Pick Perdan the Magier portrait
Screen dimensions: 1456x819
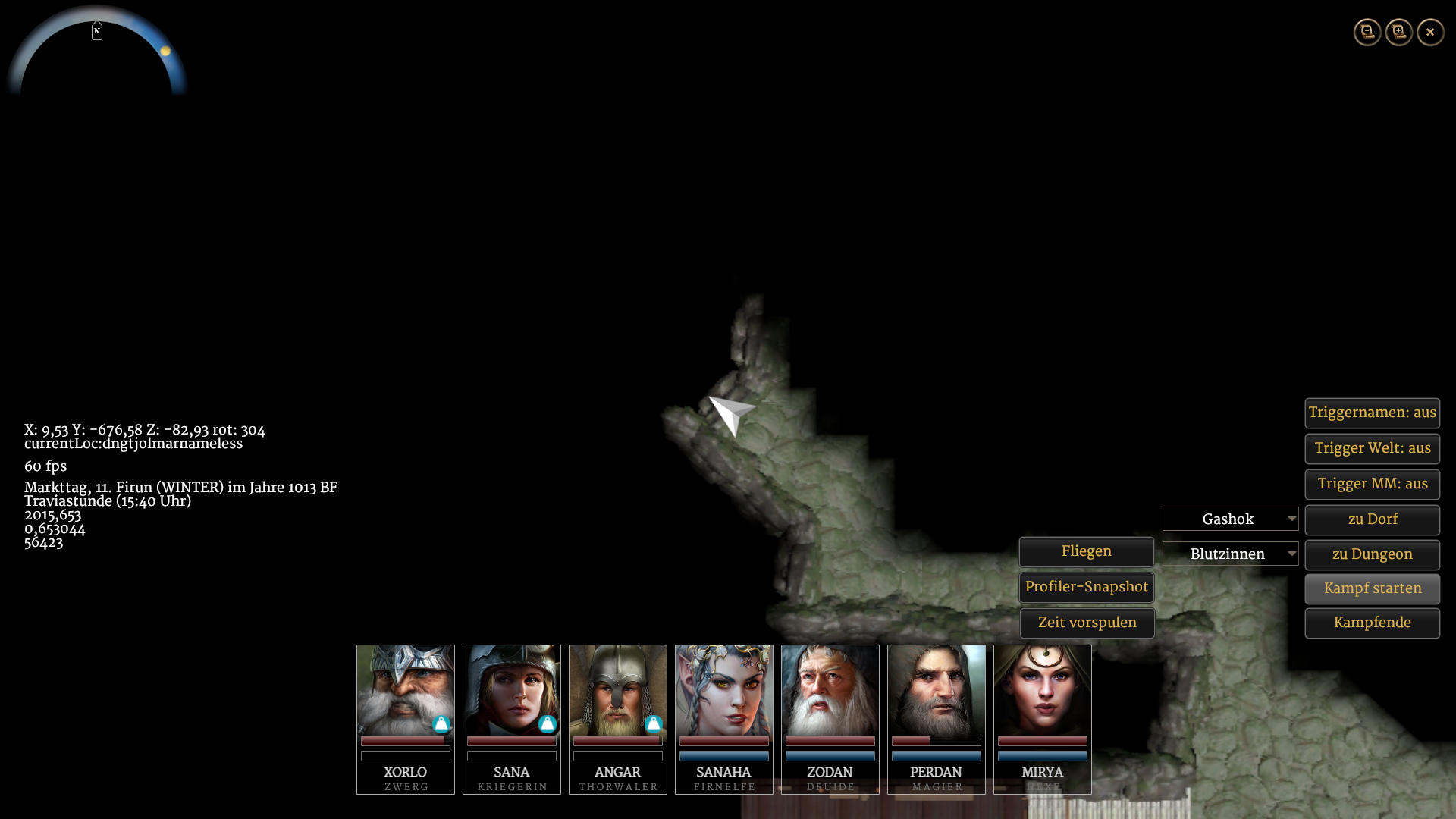(937, 690)
